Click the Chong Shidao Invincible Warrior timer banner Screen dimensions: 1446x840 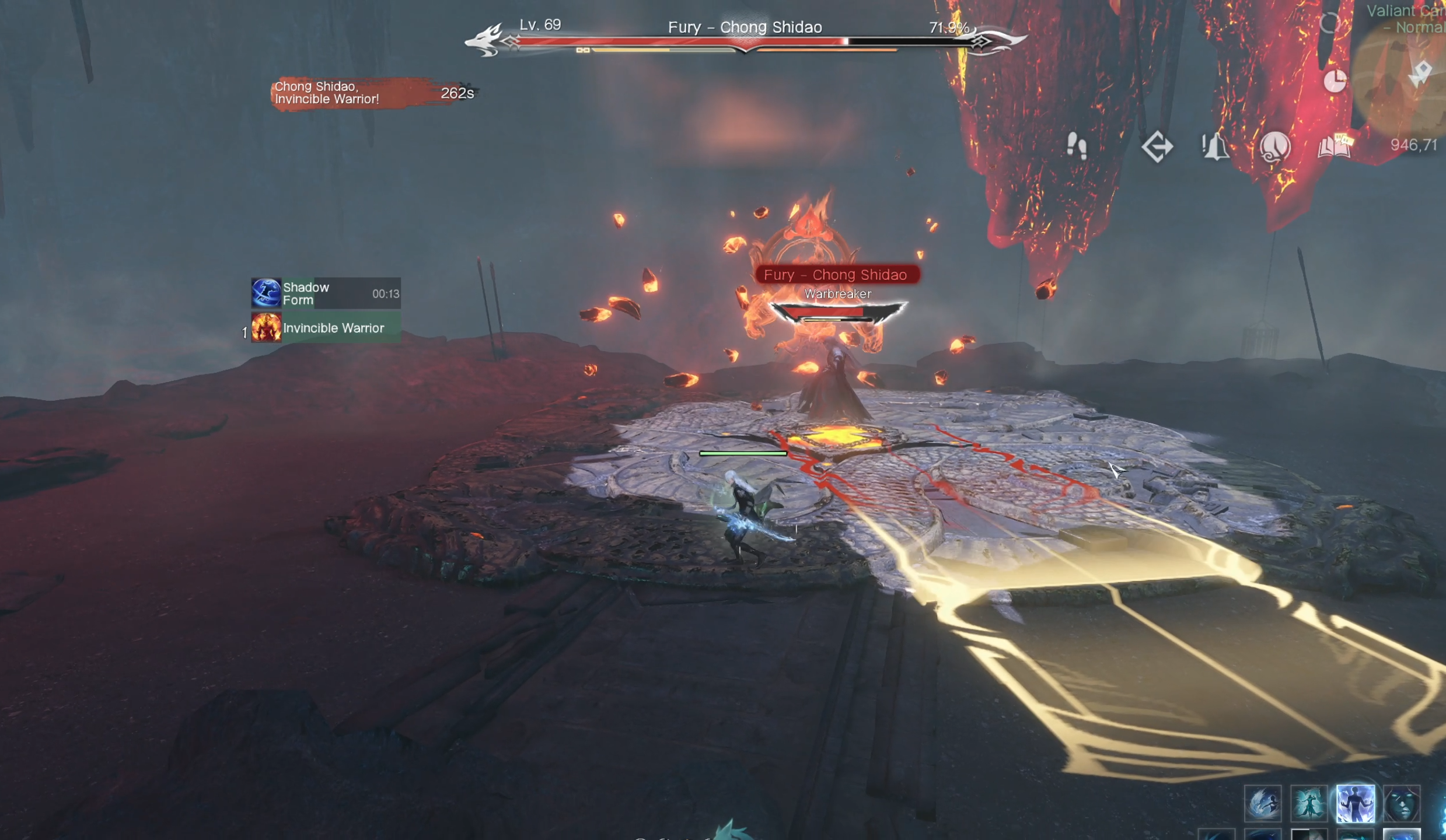[373, 93]
